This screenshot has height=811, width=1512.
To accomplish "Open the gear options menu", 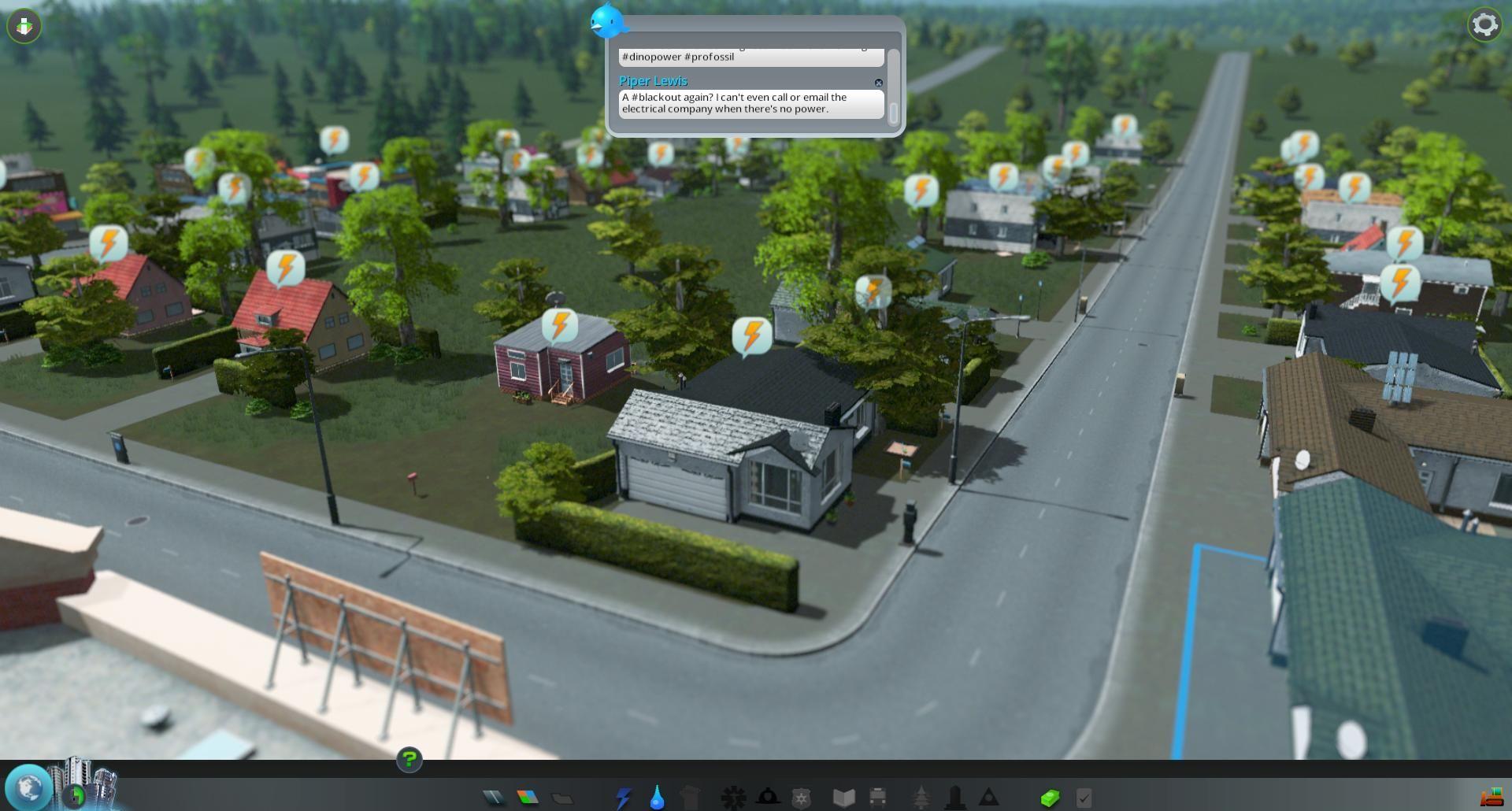I will tap(1484, 25).
